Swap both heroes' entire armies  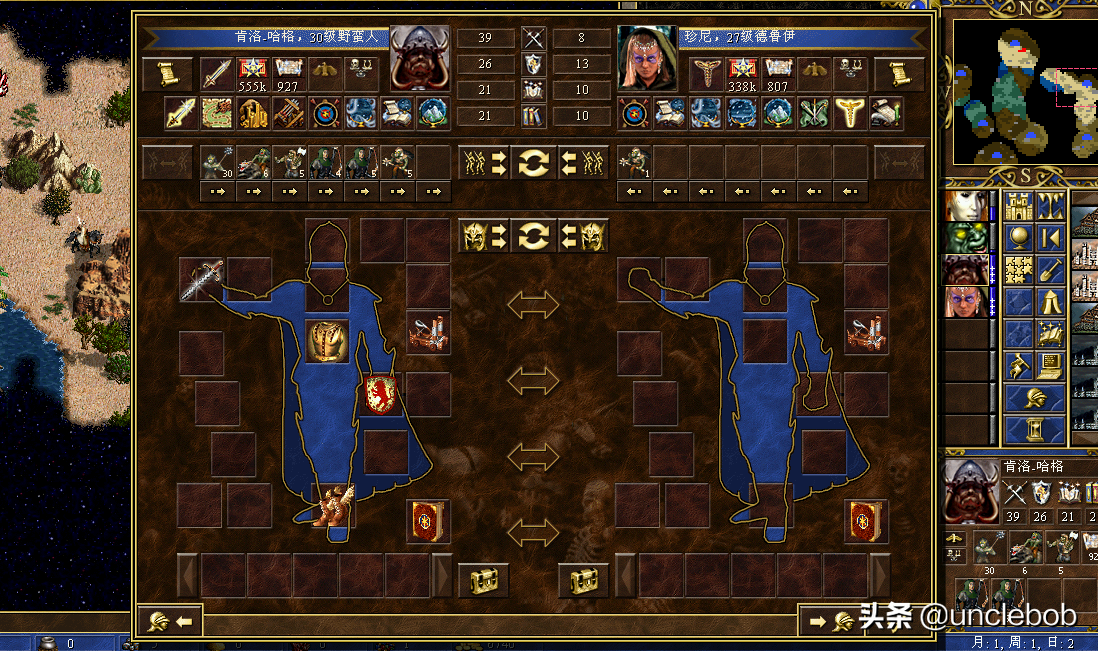point(533,162)
